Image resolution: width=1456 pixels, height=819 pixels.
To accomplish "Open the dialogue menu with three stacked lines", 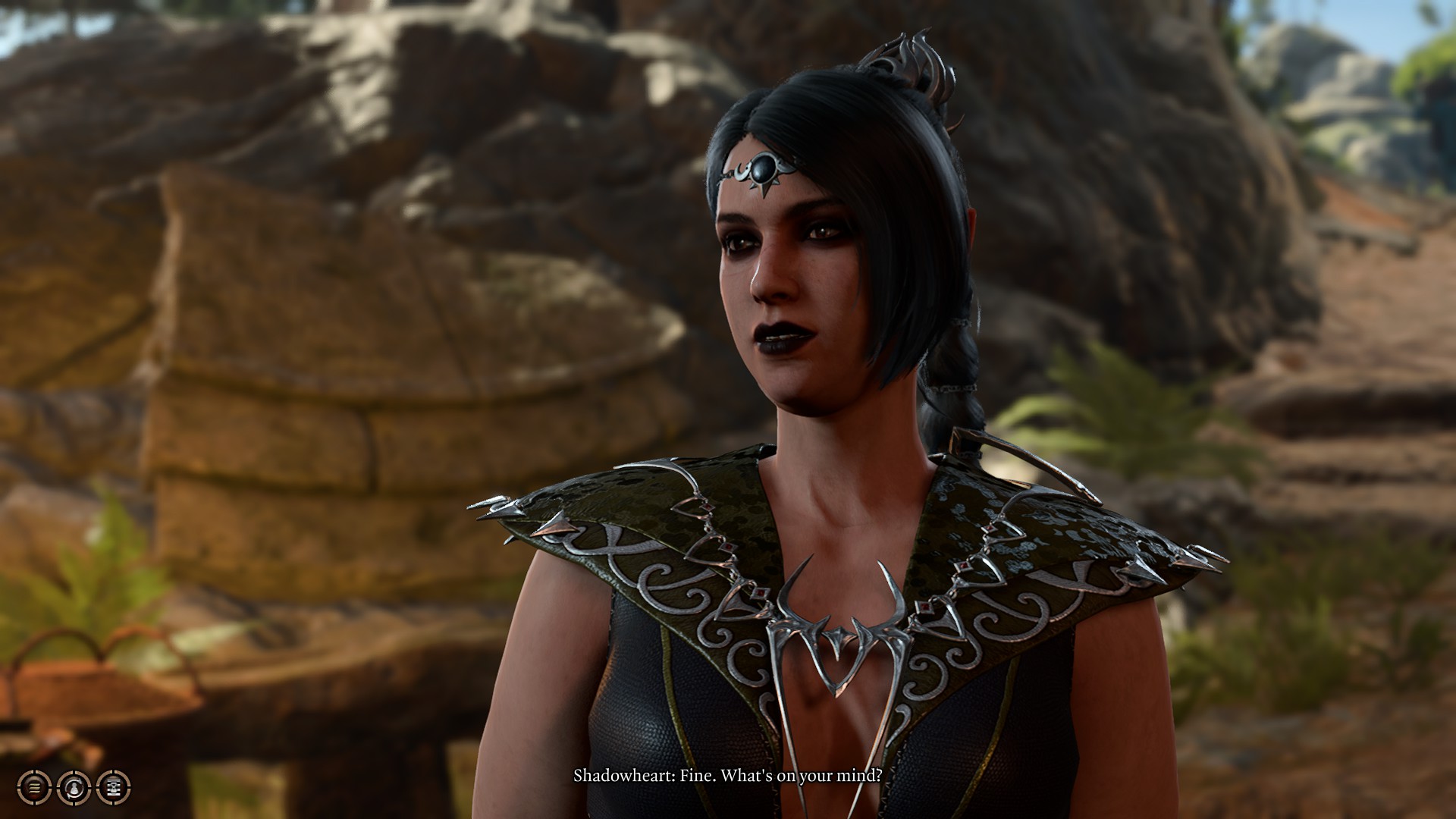I will coord(35,788).
